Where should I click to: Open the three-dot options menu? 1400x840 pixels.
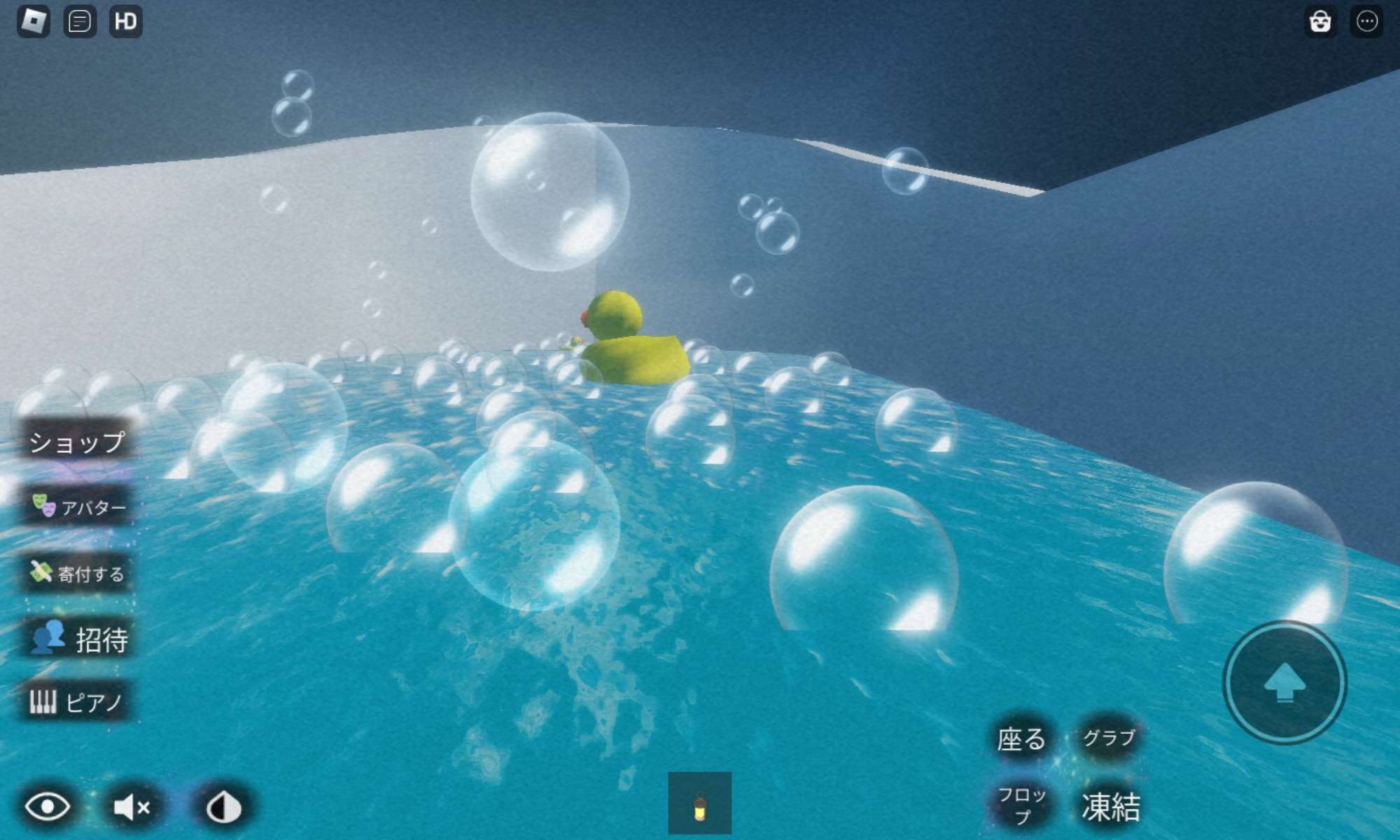tap(1366, 22)
